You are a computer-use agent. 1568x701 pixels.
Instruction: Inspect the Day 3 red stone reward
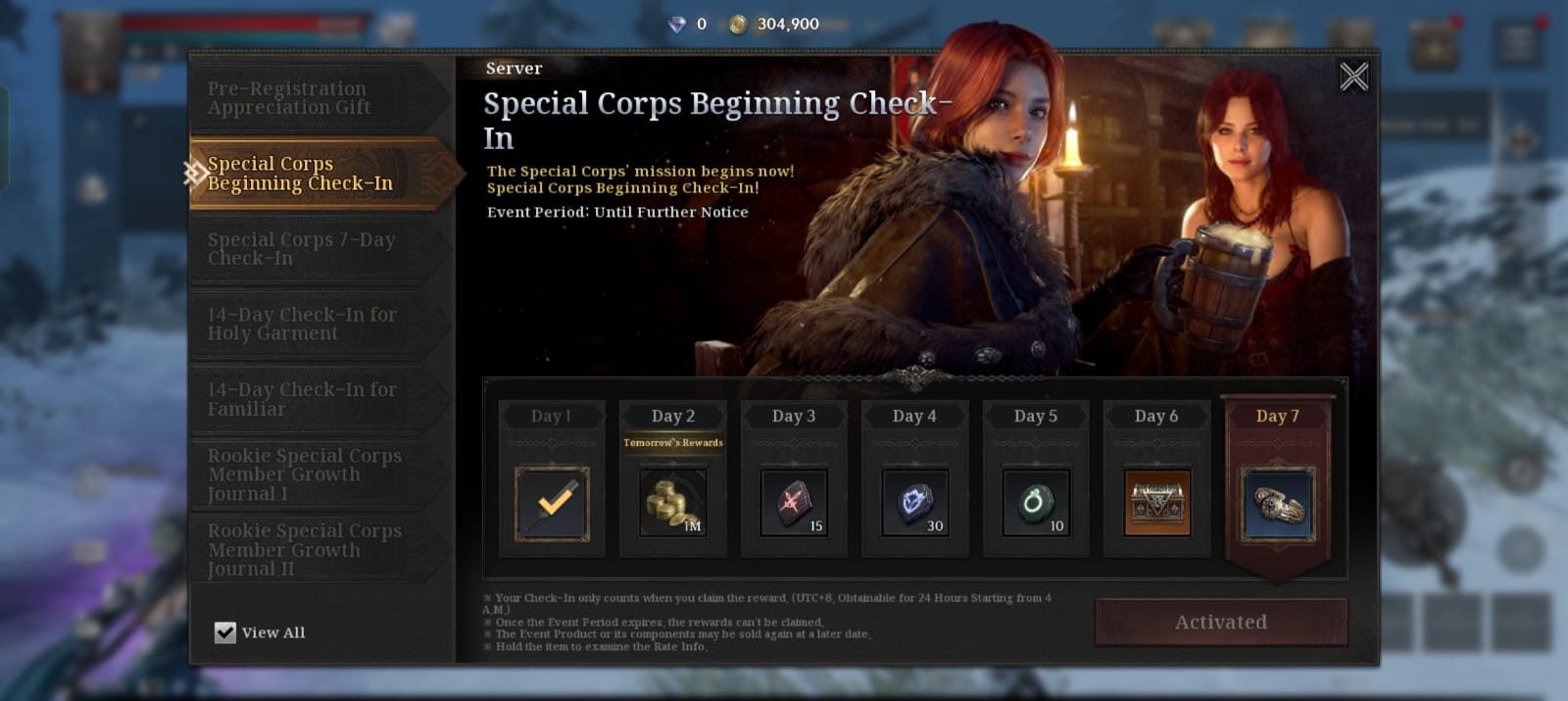click(x=794, y=504)
